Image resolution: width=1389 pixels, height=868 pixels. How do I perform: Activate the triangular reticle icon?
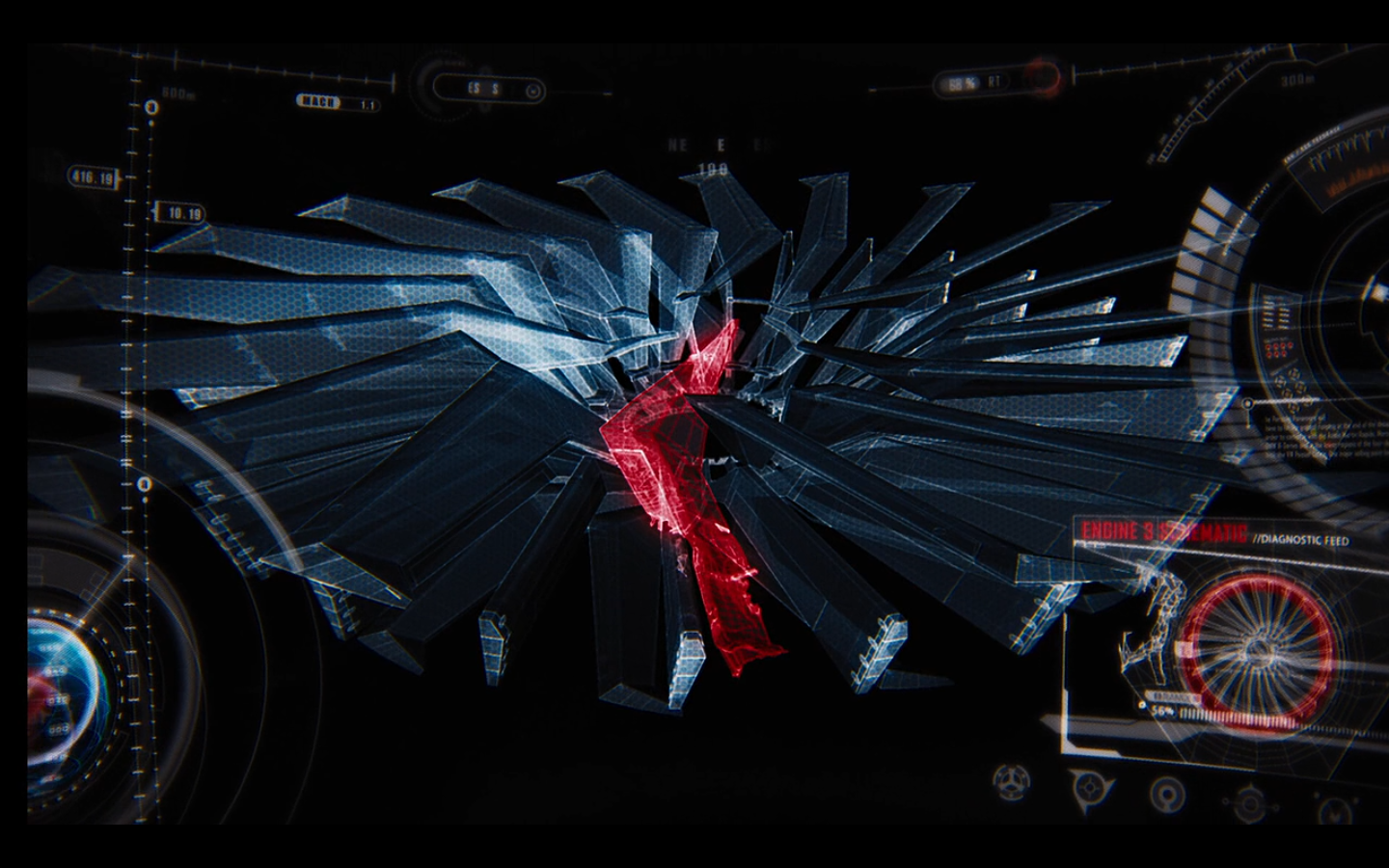(1089, 788)
